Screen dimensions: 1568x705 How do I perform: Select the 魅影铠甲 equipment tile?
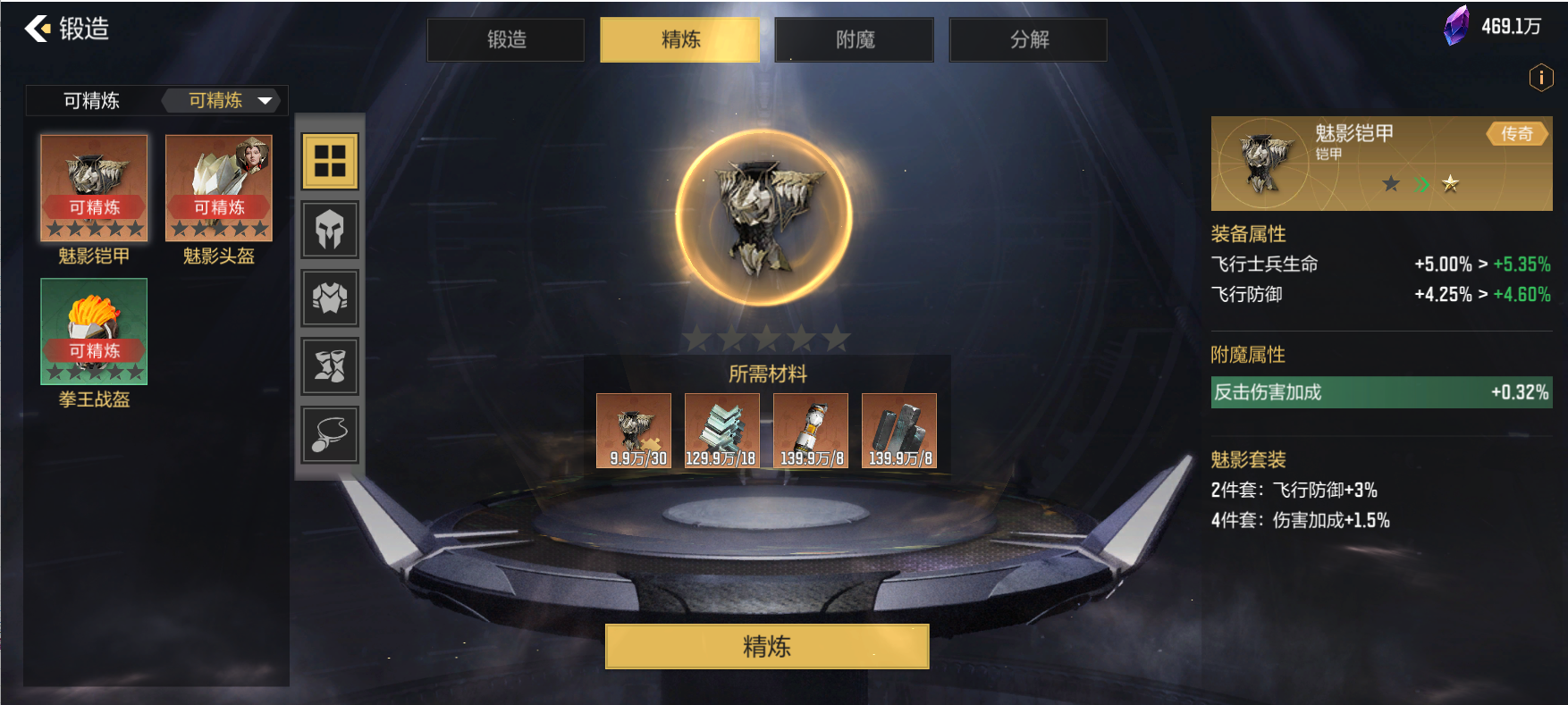(94, 189)
